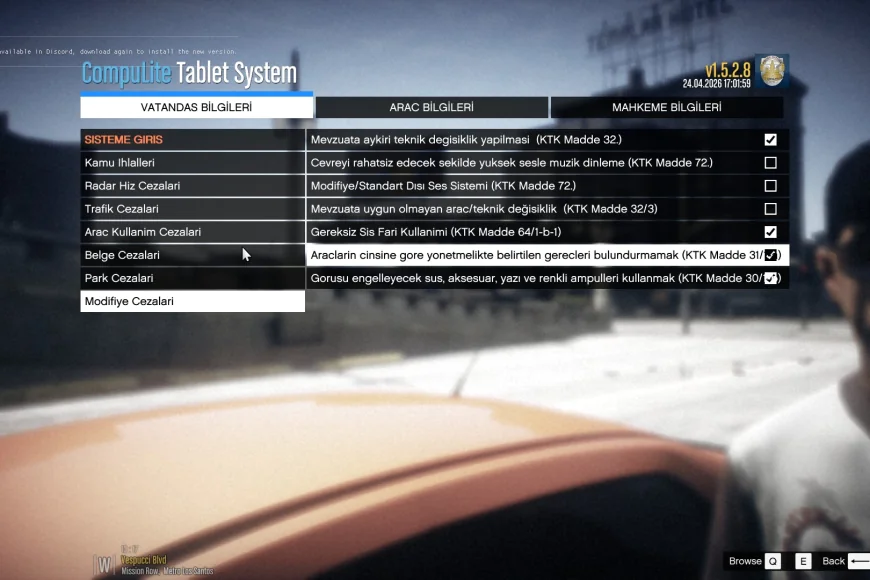Open the ARAC BİLGİLERİ tab
The image size is (870, 580).
click(431, 107)
